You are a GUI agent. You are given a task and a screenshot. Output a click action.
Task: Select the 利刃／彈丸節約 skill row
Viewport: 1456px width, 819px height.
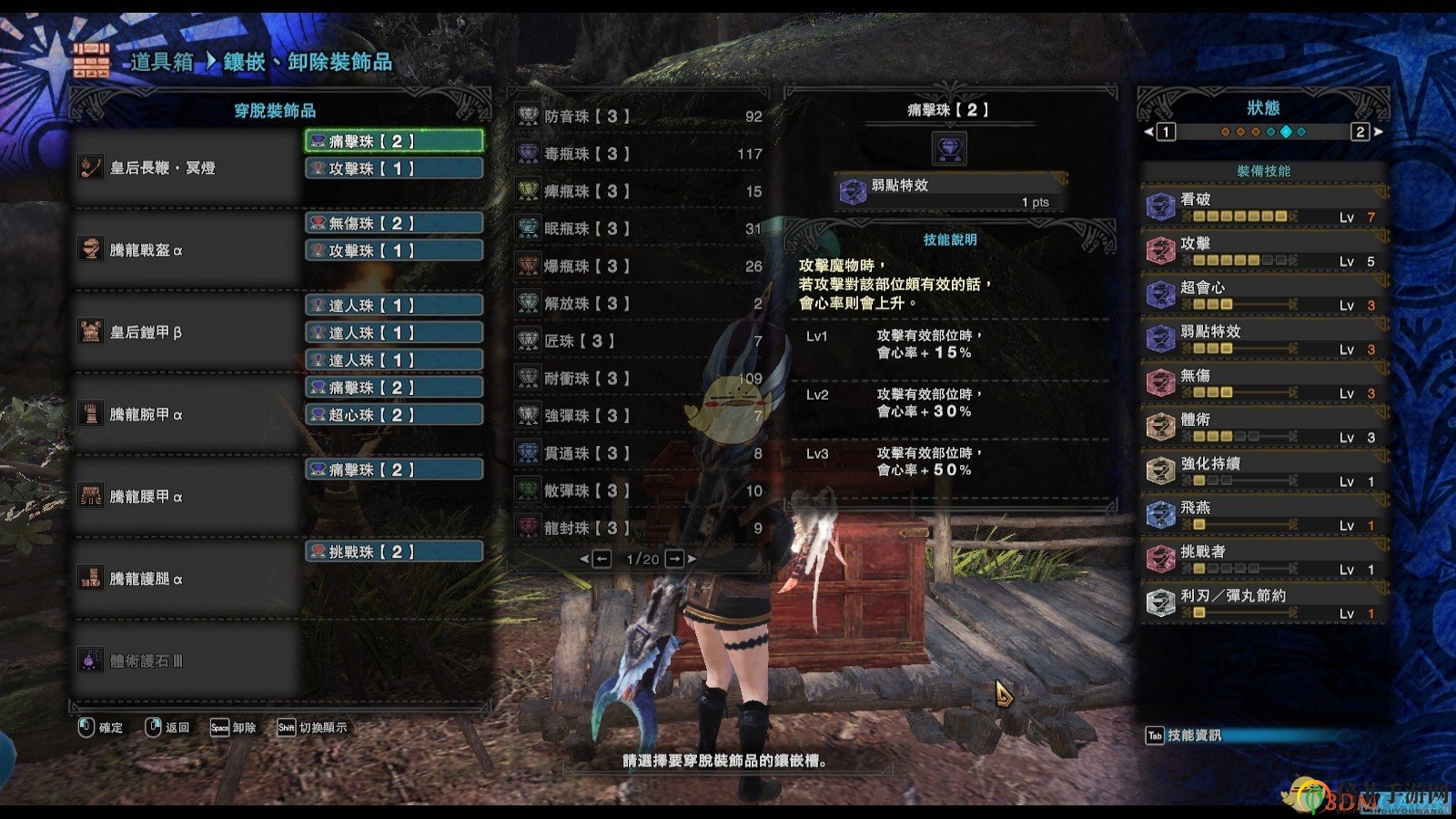pyautogui.click(x=1263, y=603)
